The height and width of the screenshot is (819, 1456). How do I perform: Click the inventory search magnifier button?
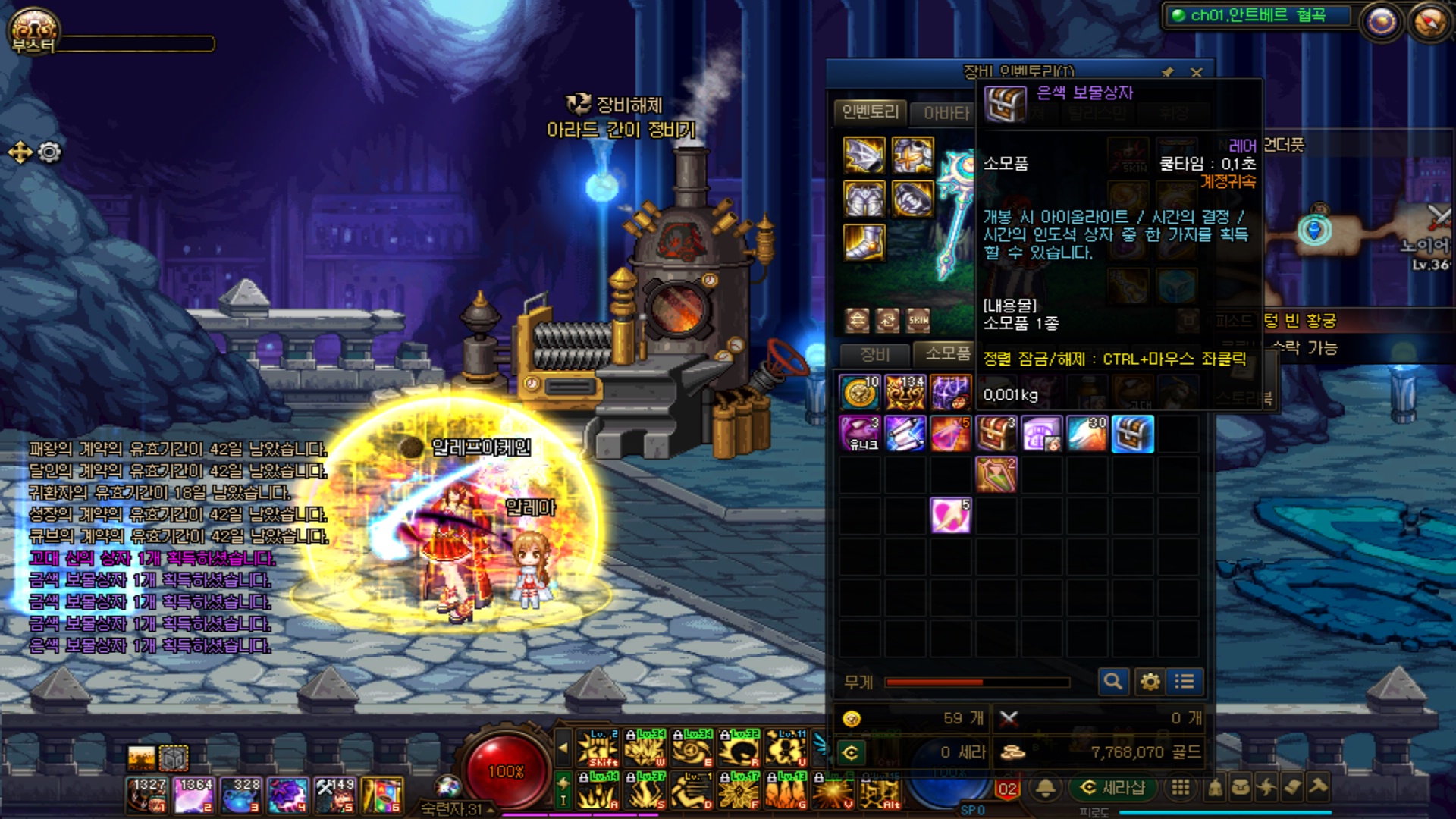click(1112, 682)
